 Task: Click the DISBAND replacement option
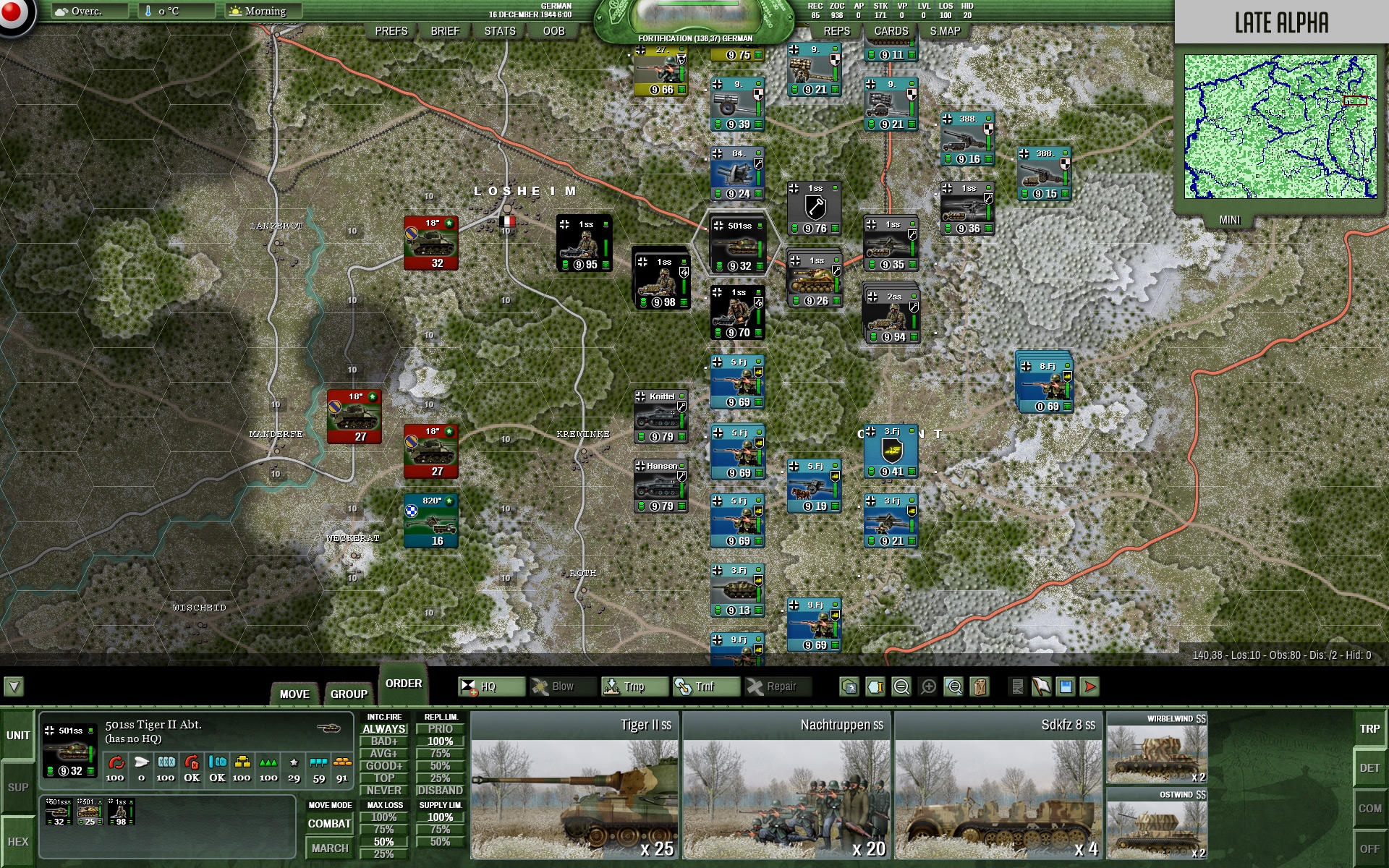tap(440, 791)
